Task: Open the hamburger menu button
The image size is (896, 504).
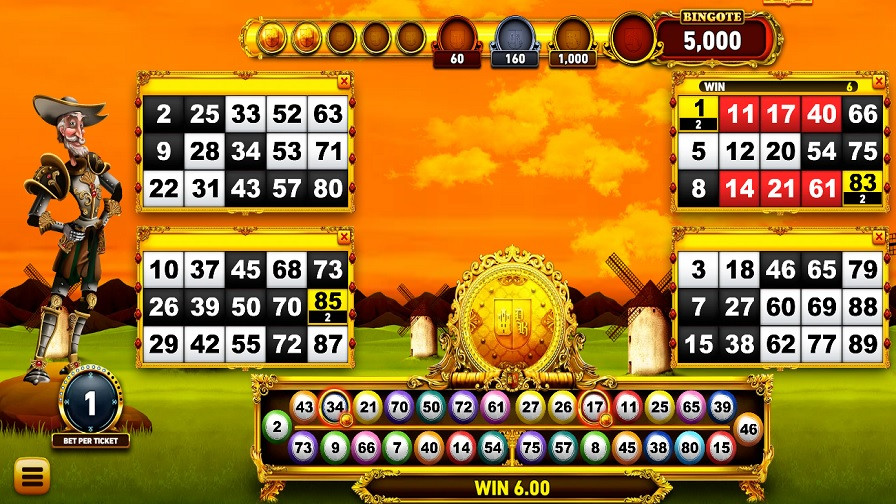Action: (31, 474)
